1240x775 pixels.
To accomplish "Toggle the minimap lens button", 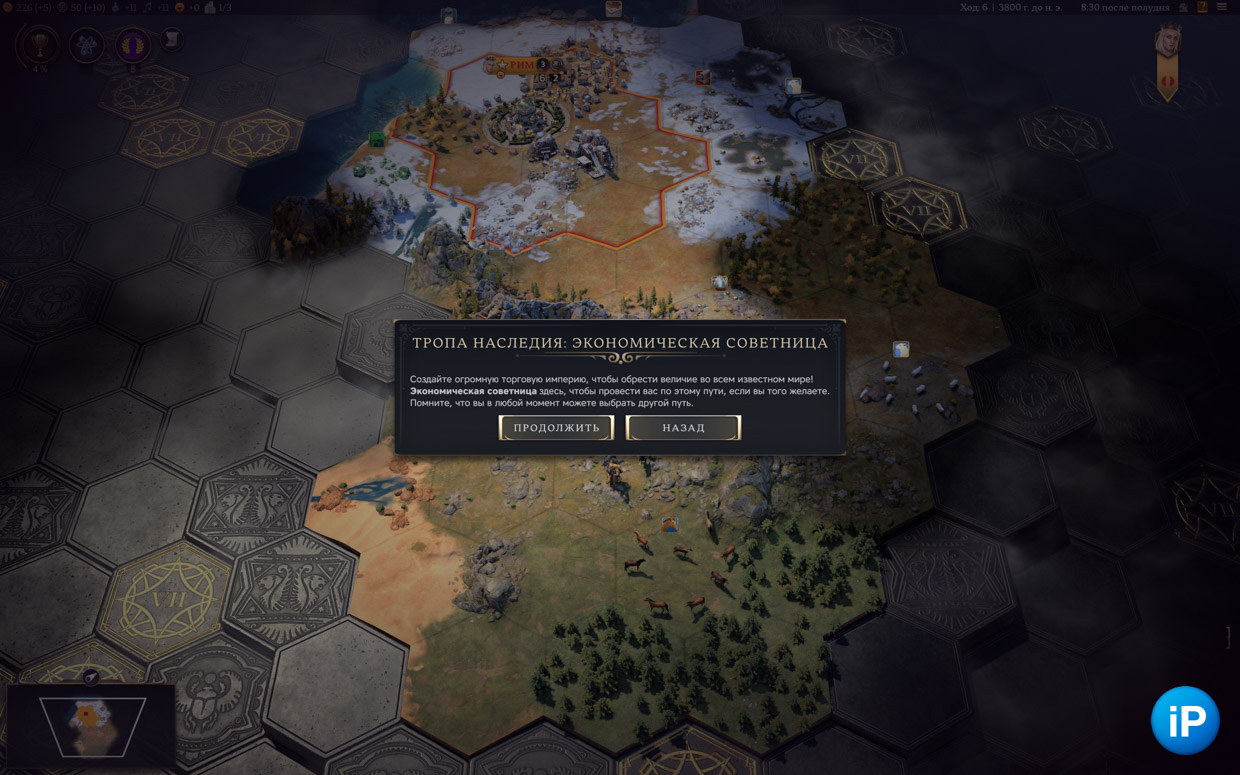I will [x=91, y=677].
